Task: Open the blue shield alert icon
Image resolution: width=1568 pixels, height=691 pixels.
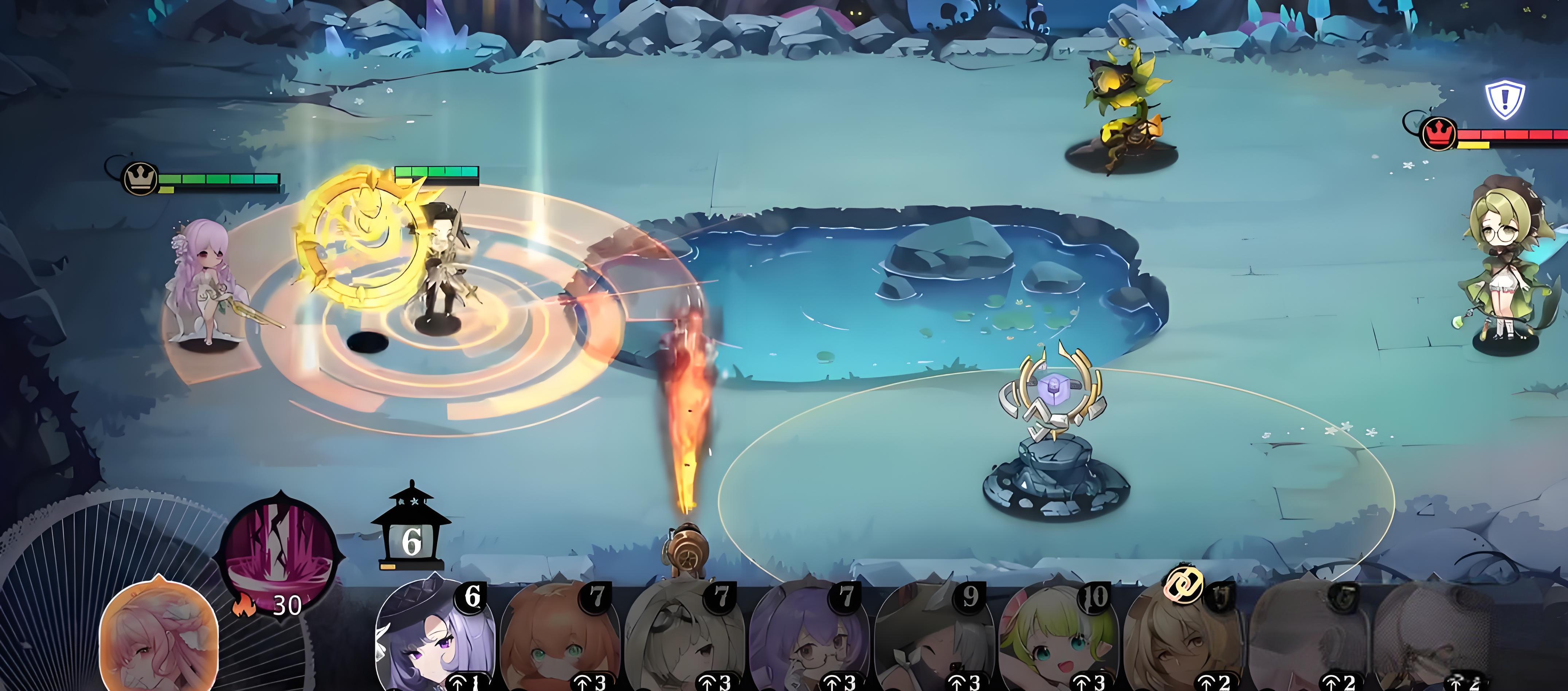Action: [x=1505, y=99]
